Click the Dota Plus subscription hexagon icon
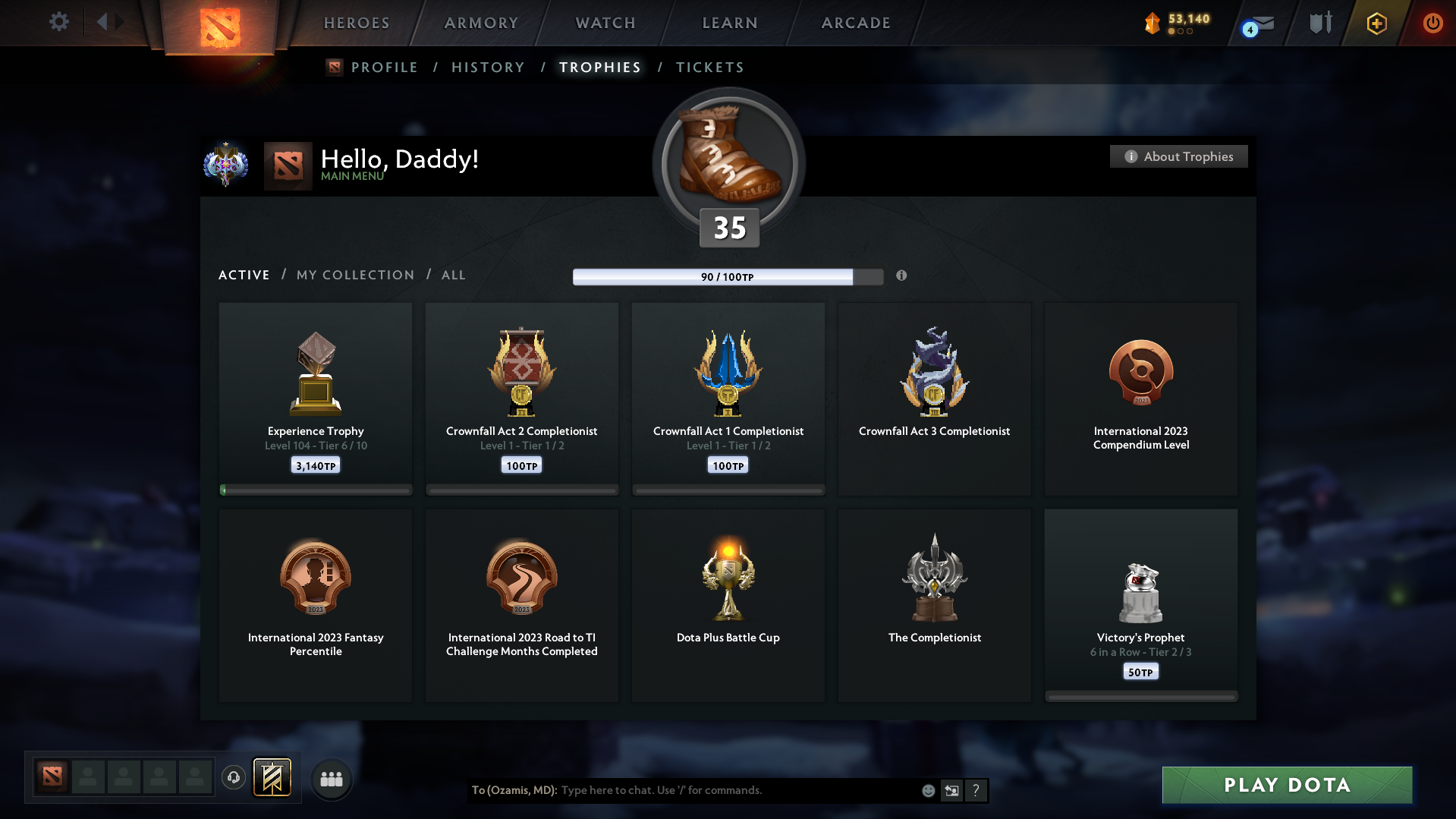The width and height of the screenshot is (1456, 819). 1376,23
